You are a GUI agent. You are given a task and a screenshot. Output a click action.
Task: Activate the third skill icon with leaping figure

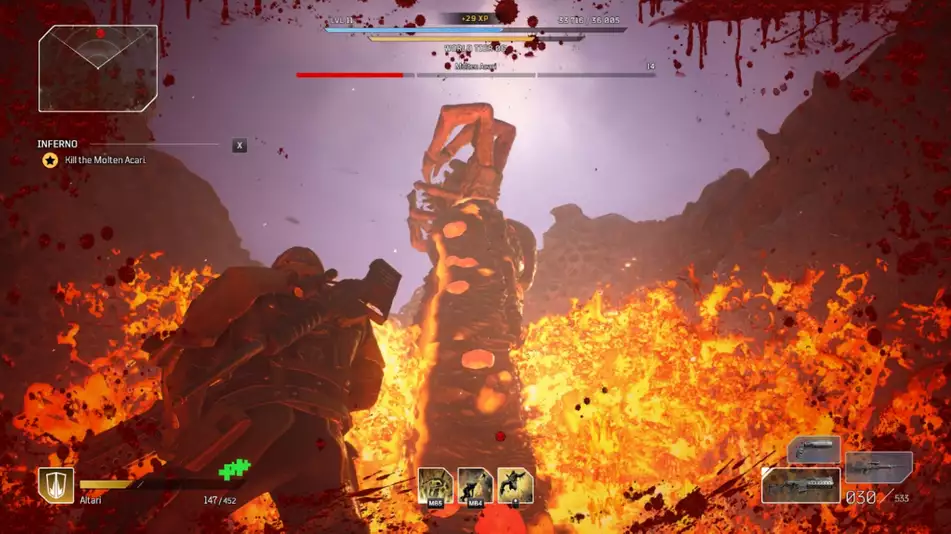[515, 486]
